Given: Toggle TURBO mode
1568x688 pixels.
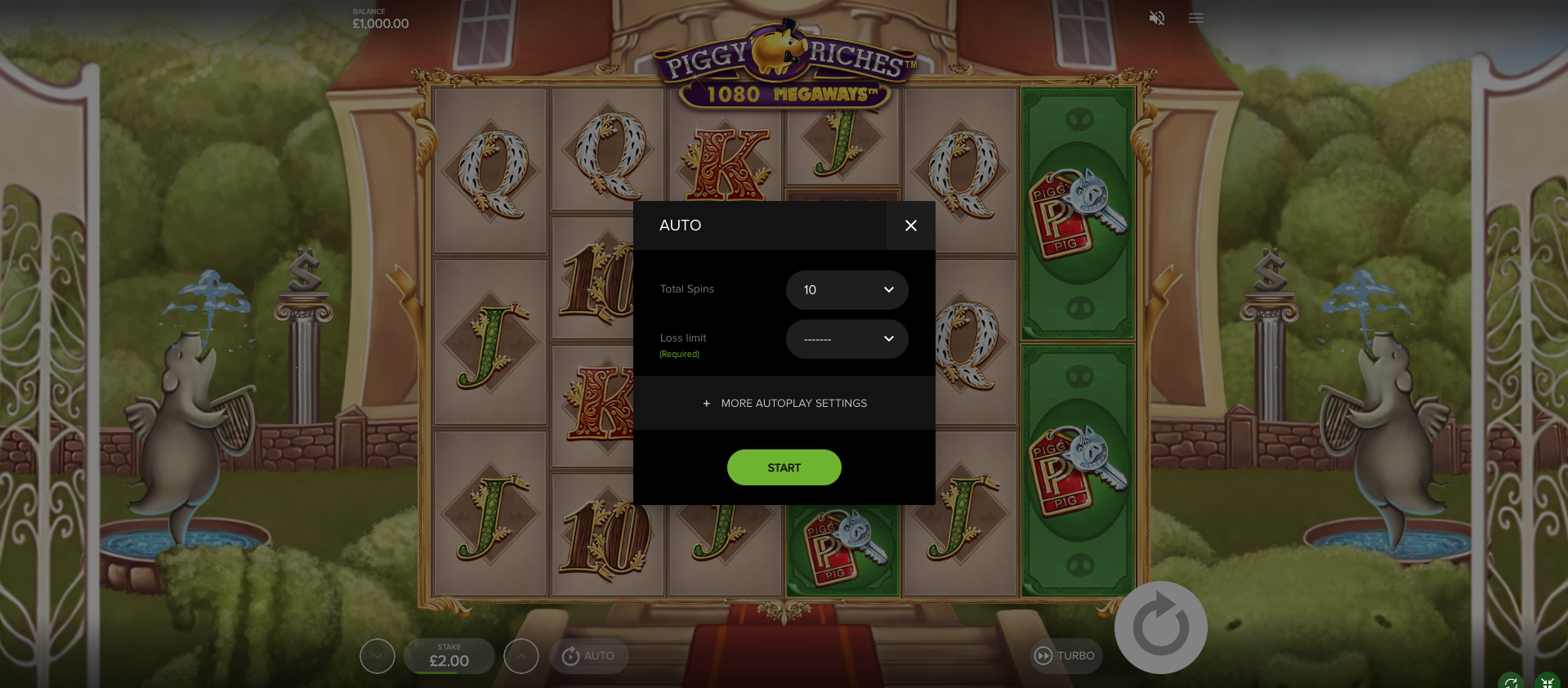Looking at the screenshot, I should point(1065,656).
